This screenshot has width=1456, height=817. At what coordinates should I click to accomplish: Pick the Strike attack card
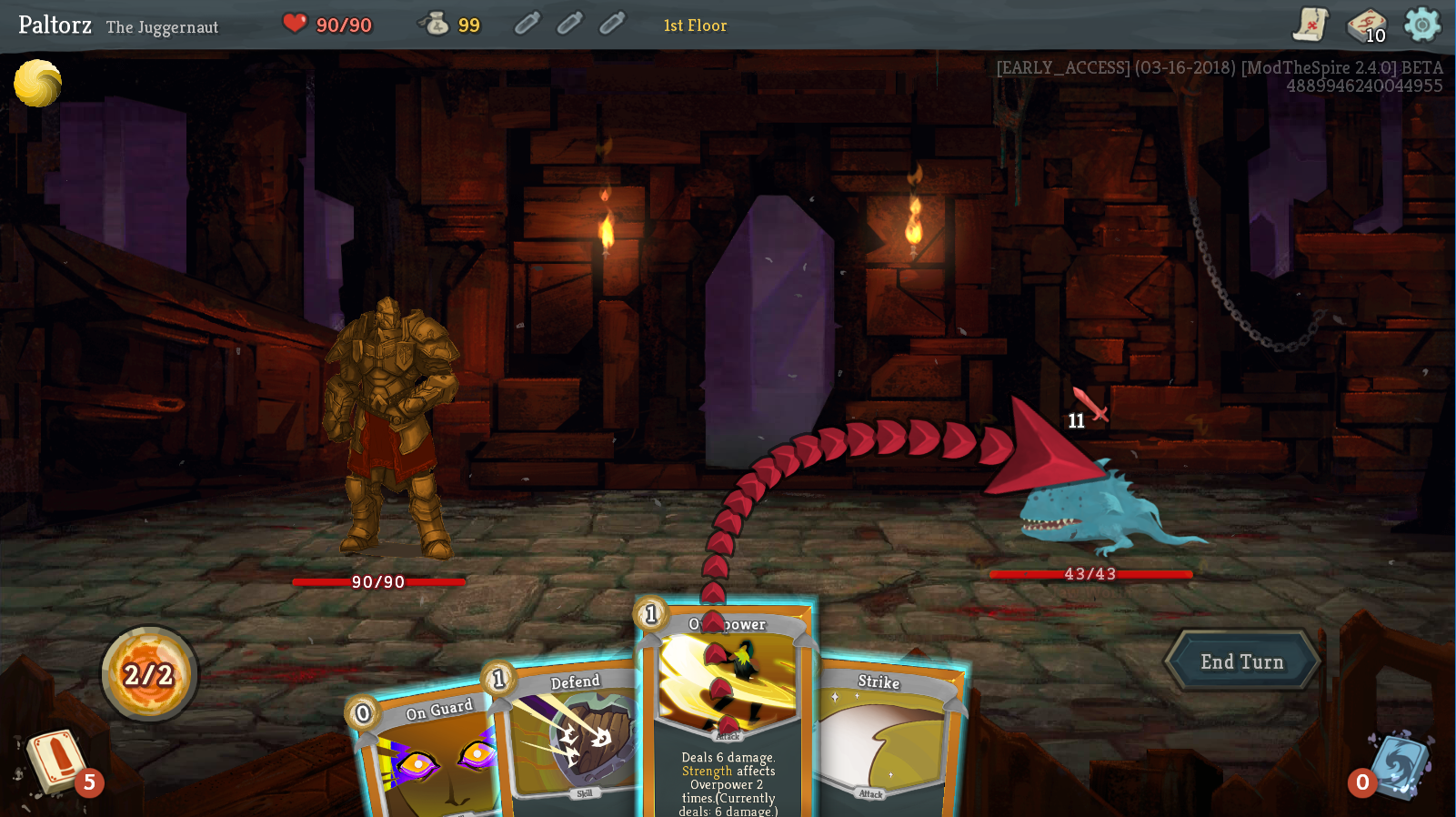[887, 737]
